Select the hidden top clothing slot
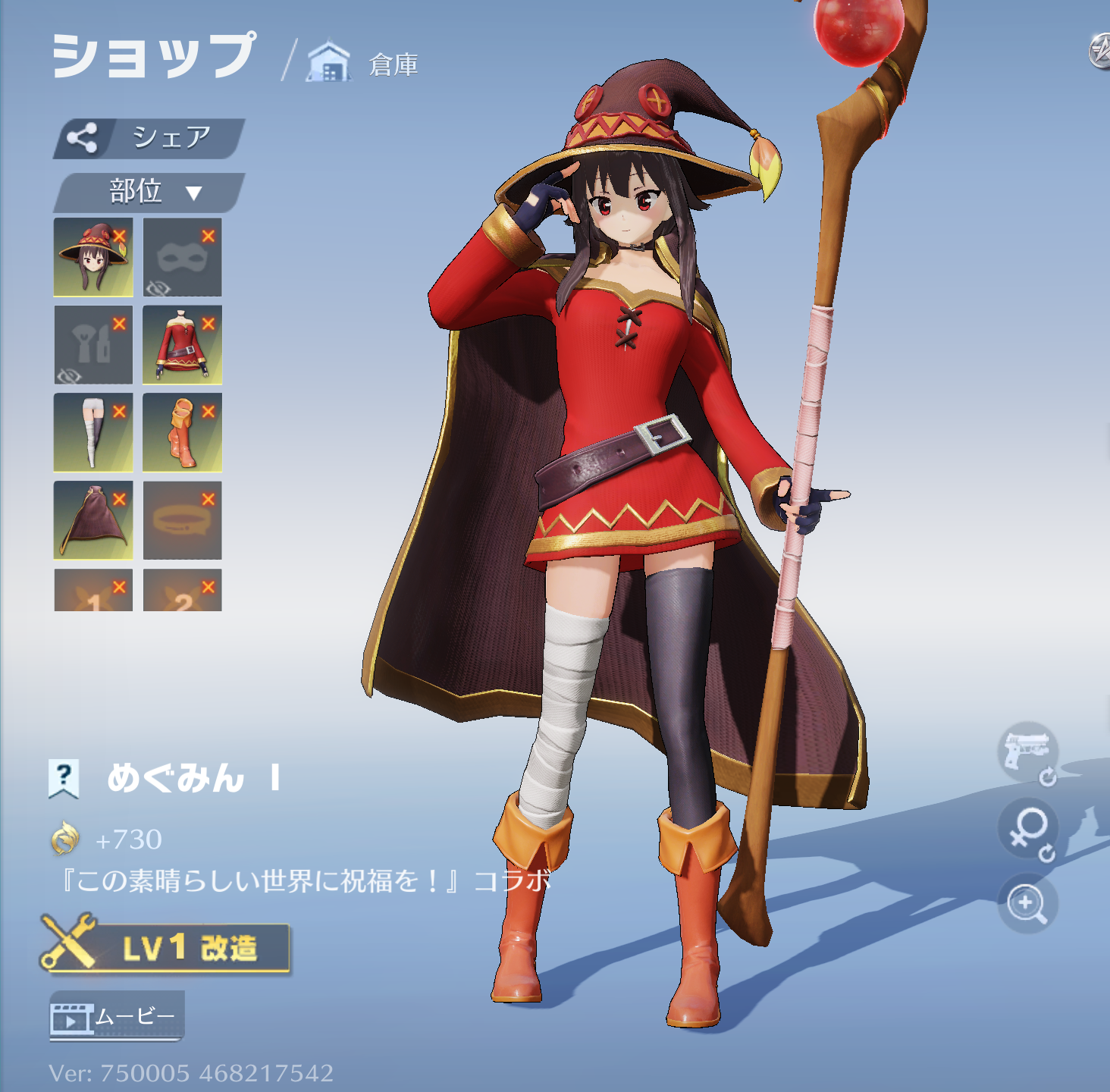The width and height of the screenshot is (1110, 1092). click(x=92, y=345)
